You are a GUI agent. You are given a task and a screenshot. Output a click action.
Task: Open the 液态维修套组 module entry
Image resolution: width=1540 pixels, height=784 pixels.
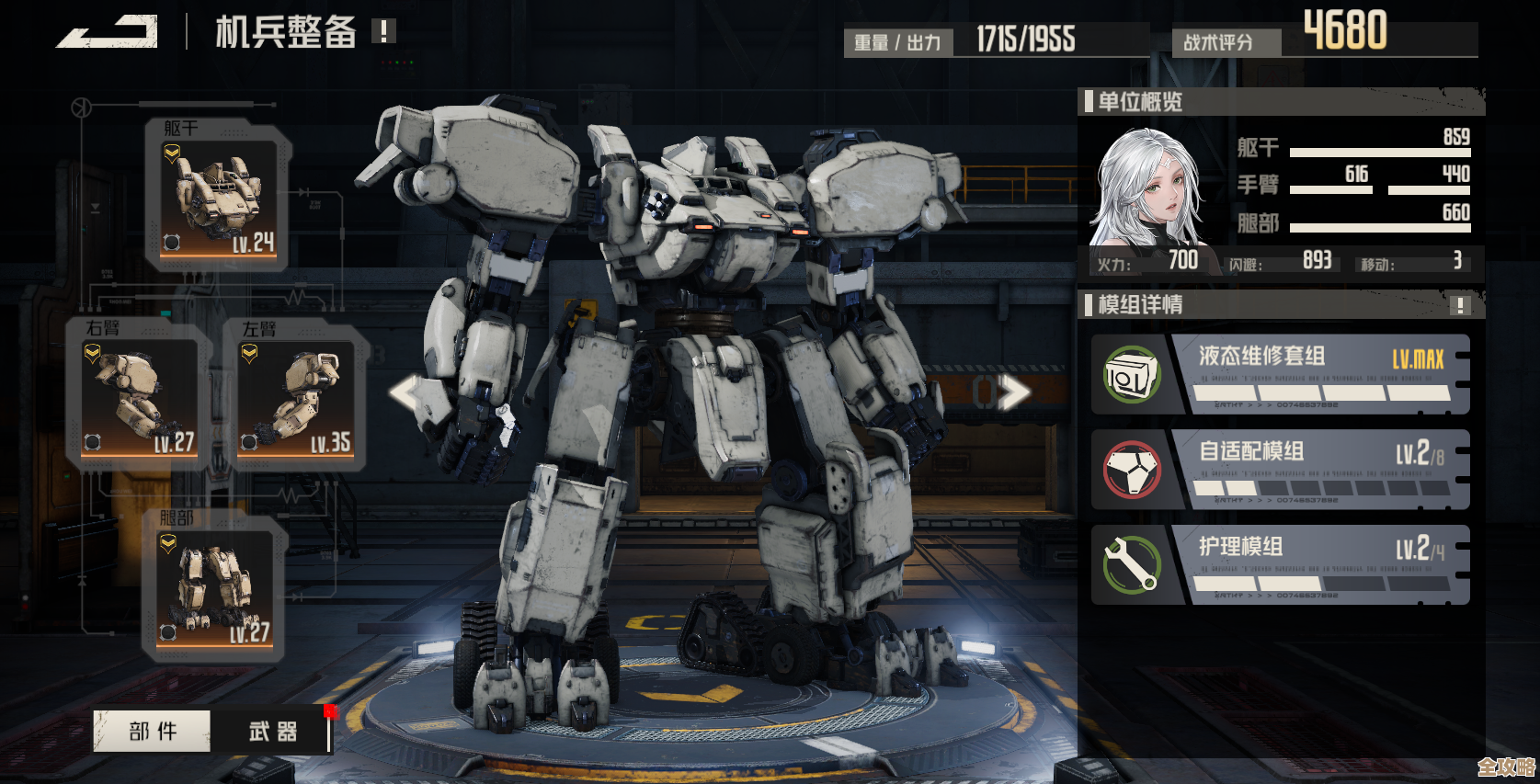(x=1282, y=375)
